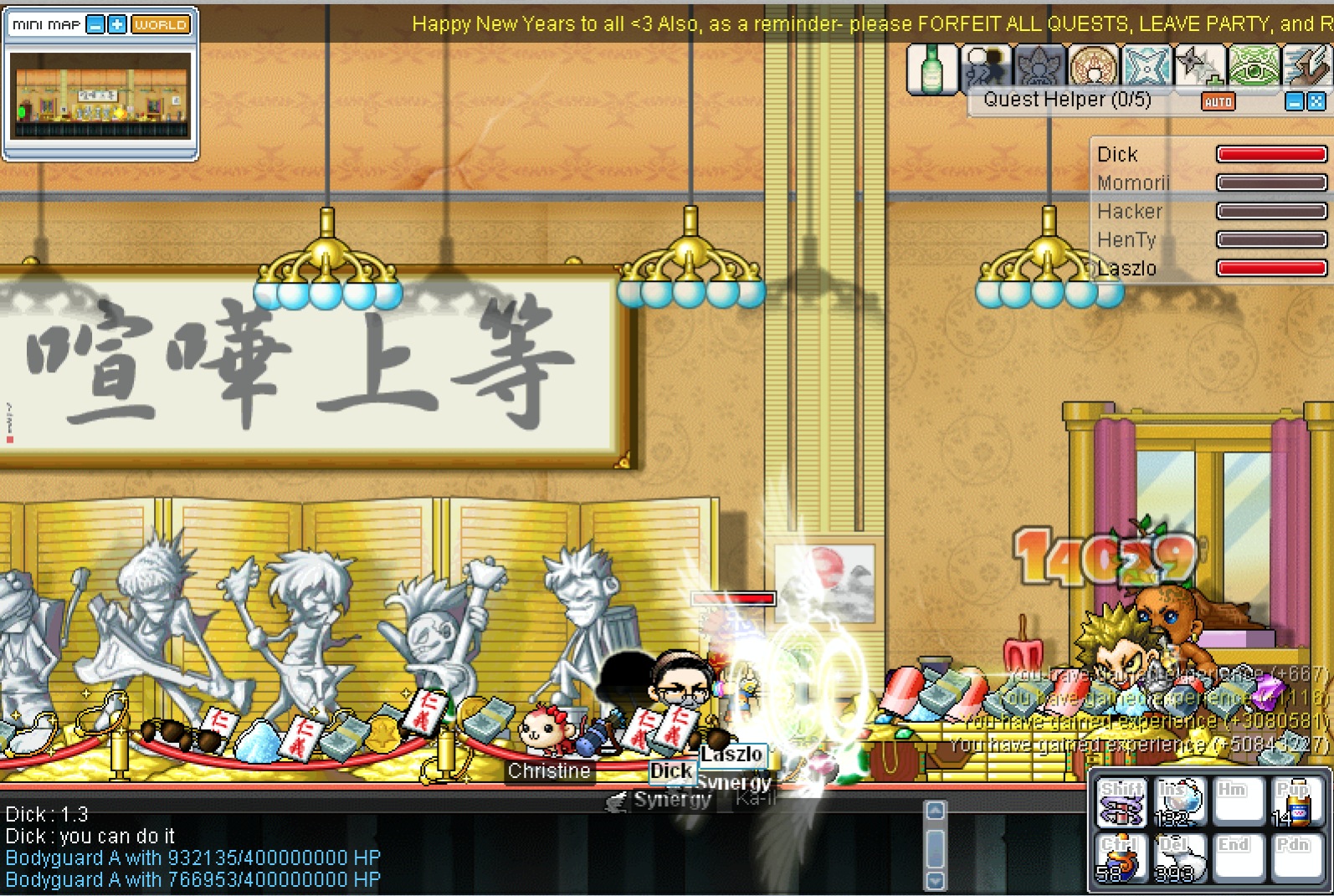Use the Ctrl quickslot blue pot

point(1122,858)
